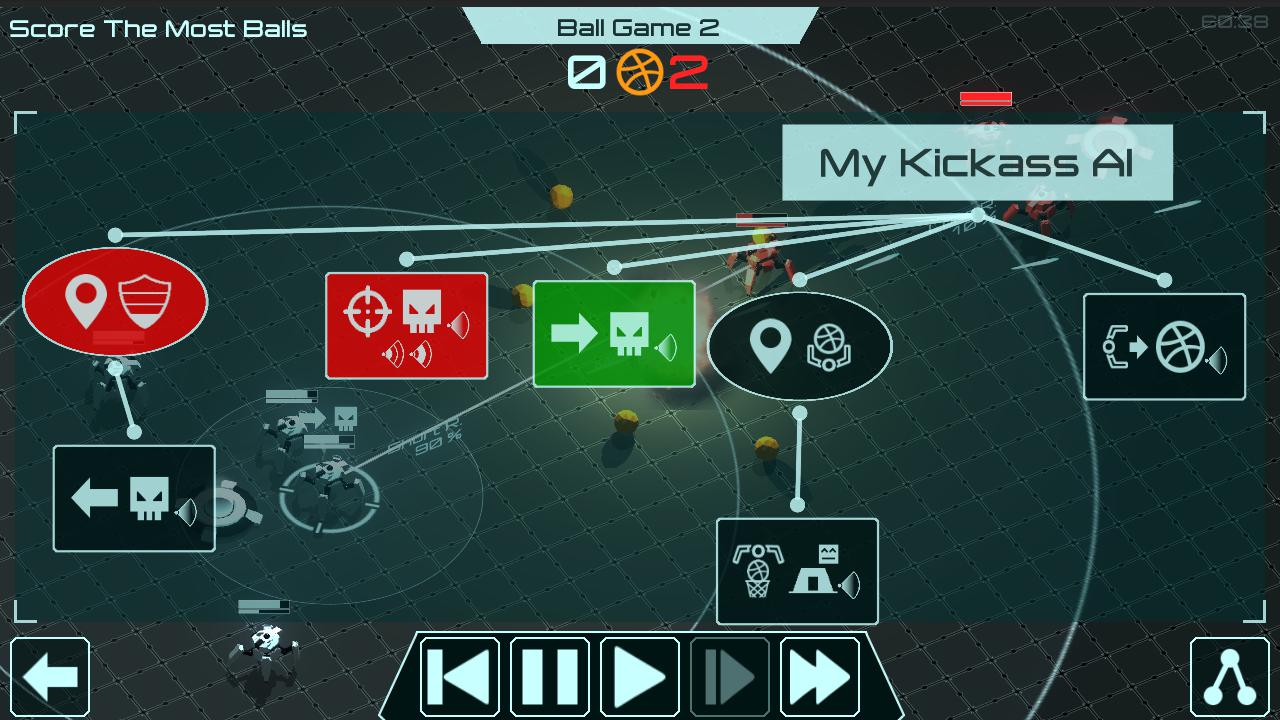
Task: Click the orange ball score icon
Action: click(640, 70)
